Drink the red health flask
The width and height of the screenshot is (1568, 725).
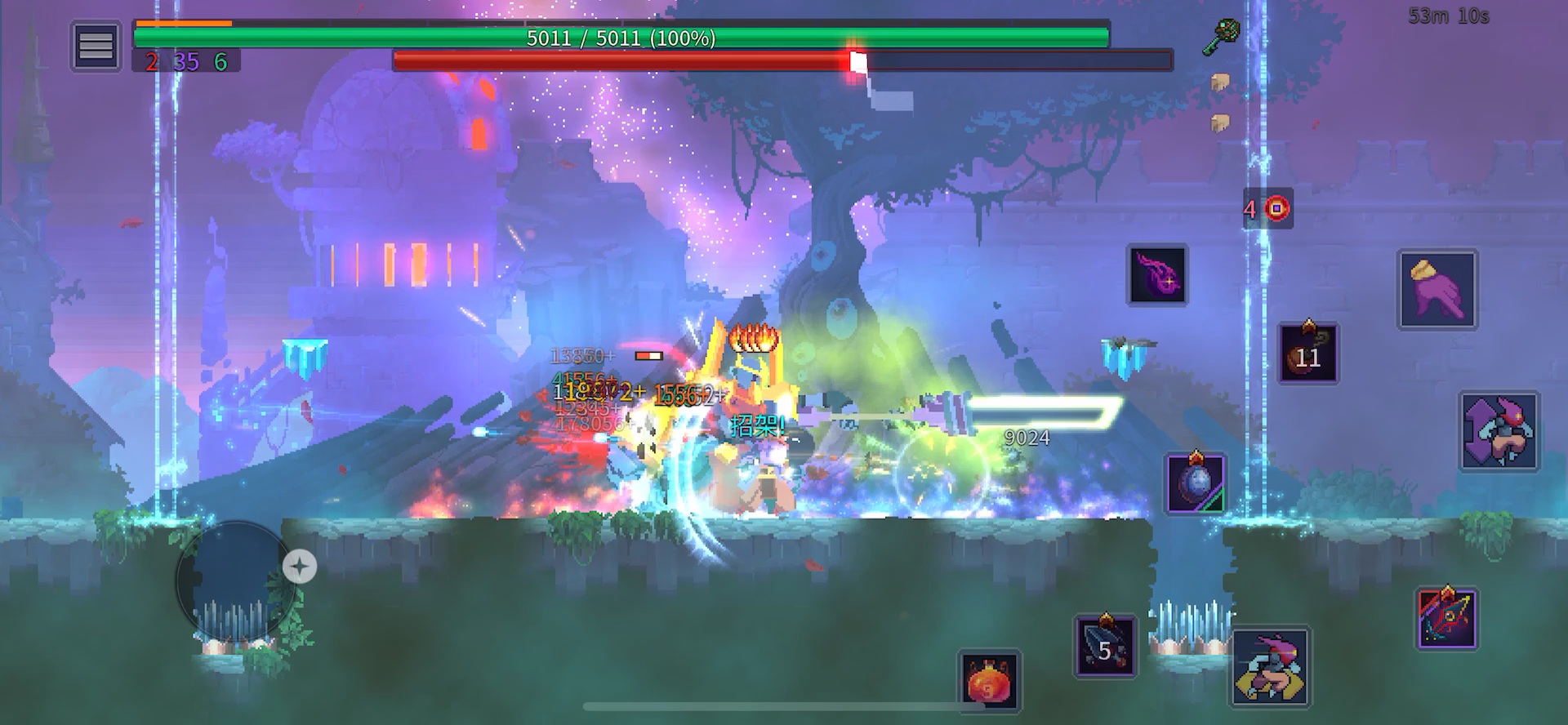[989, 680]
